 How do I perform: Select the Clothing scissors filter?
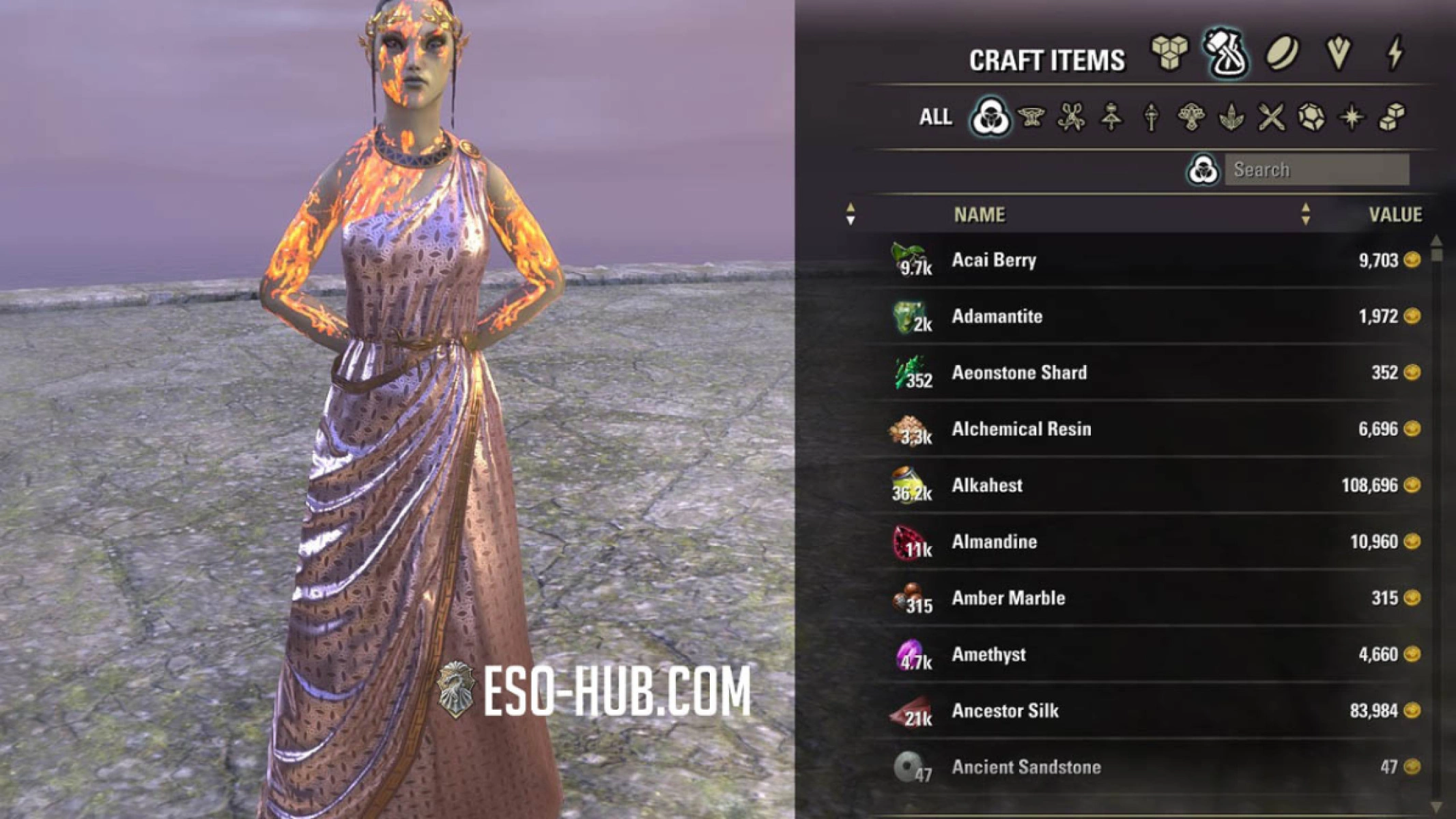pyautogui.click(x=1071, y=117)
